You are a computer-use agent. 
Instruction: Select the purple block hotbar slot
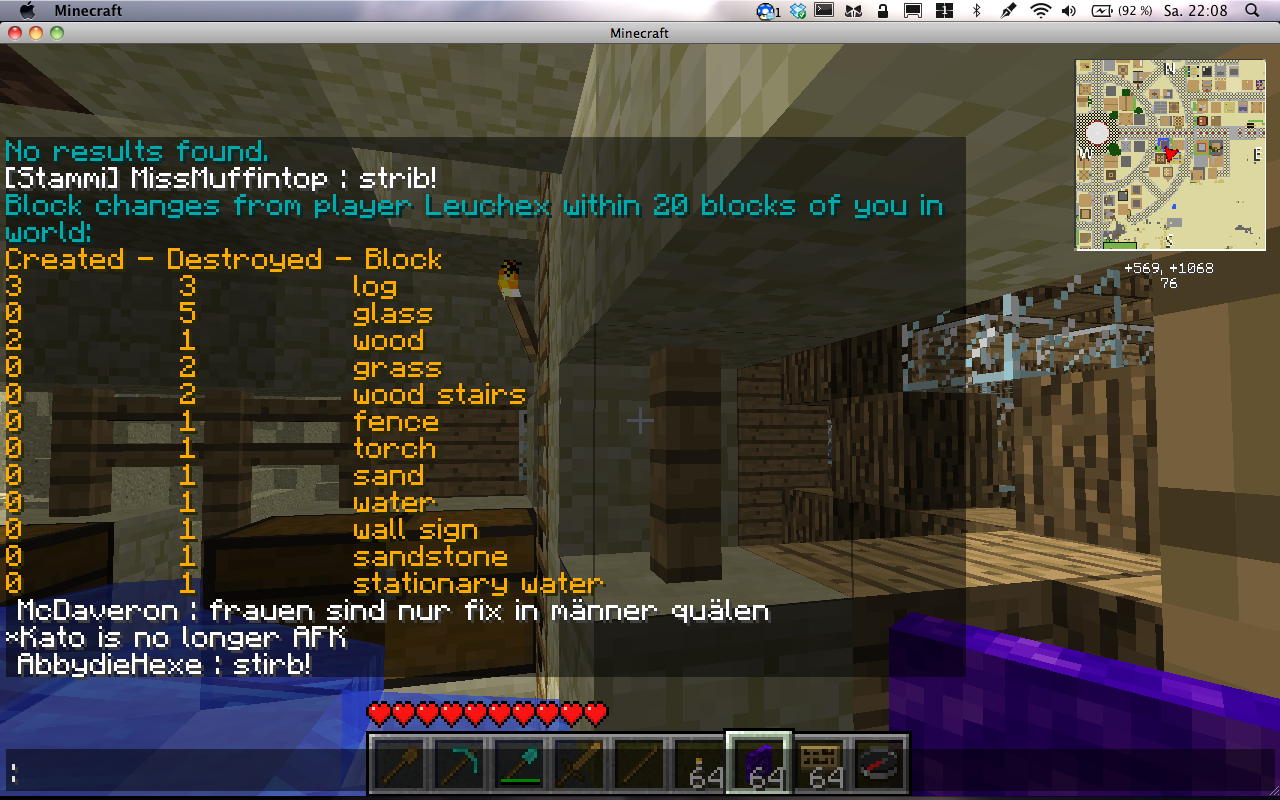coord(760,765)
